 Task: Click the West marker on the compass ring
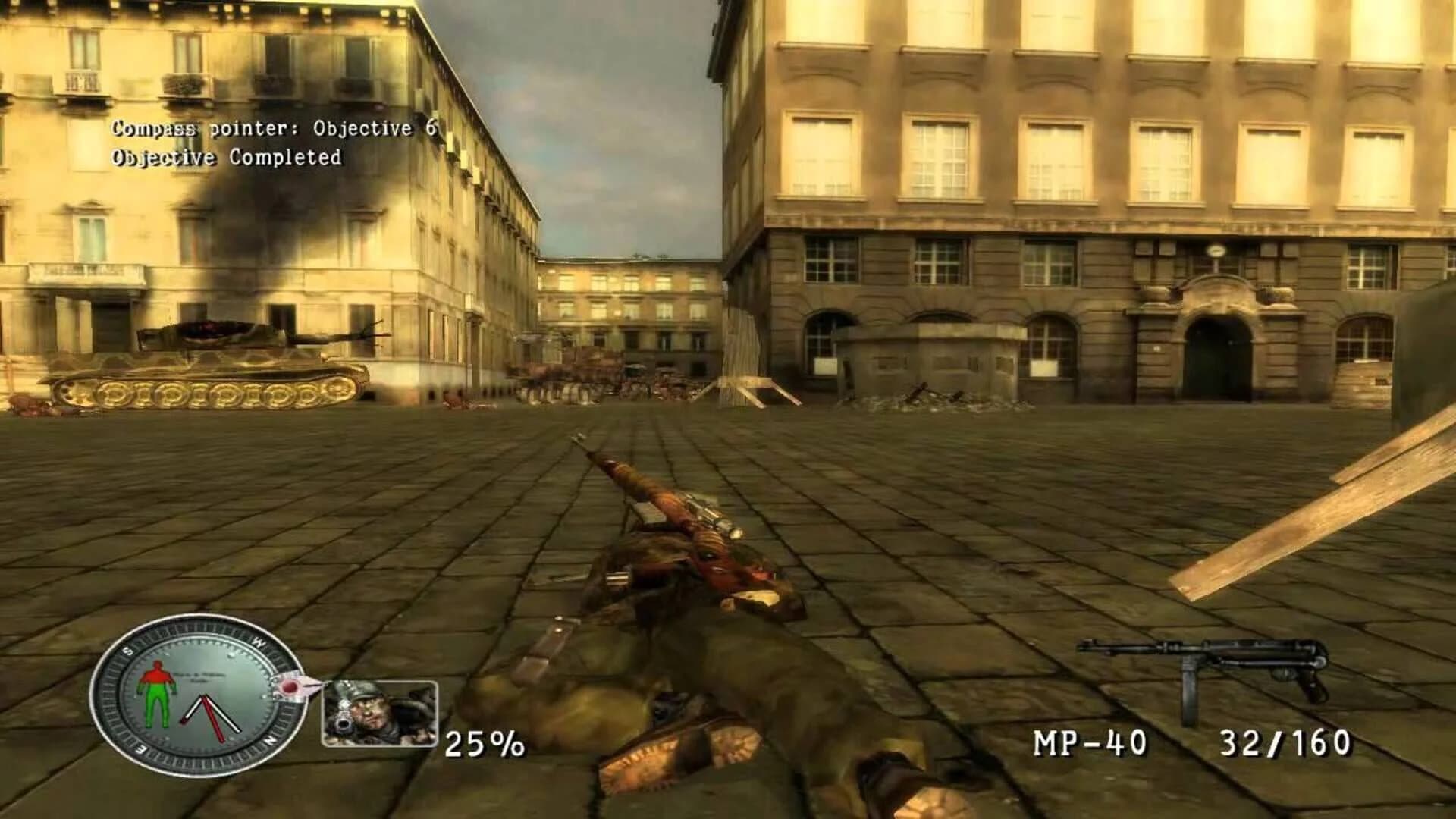258,642
